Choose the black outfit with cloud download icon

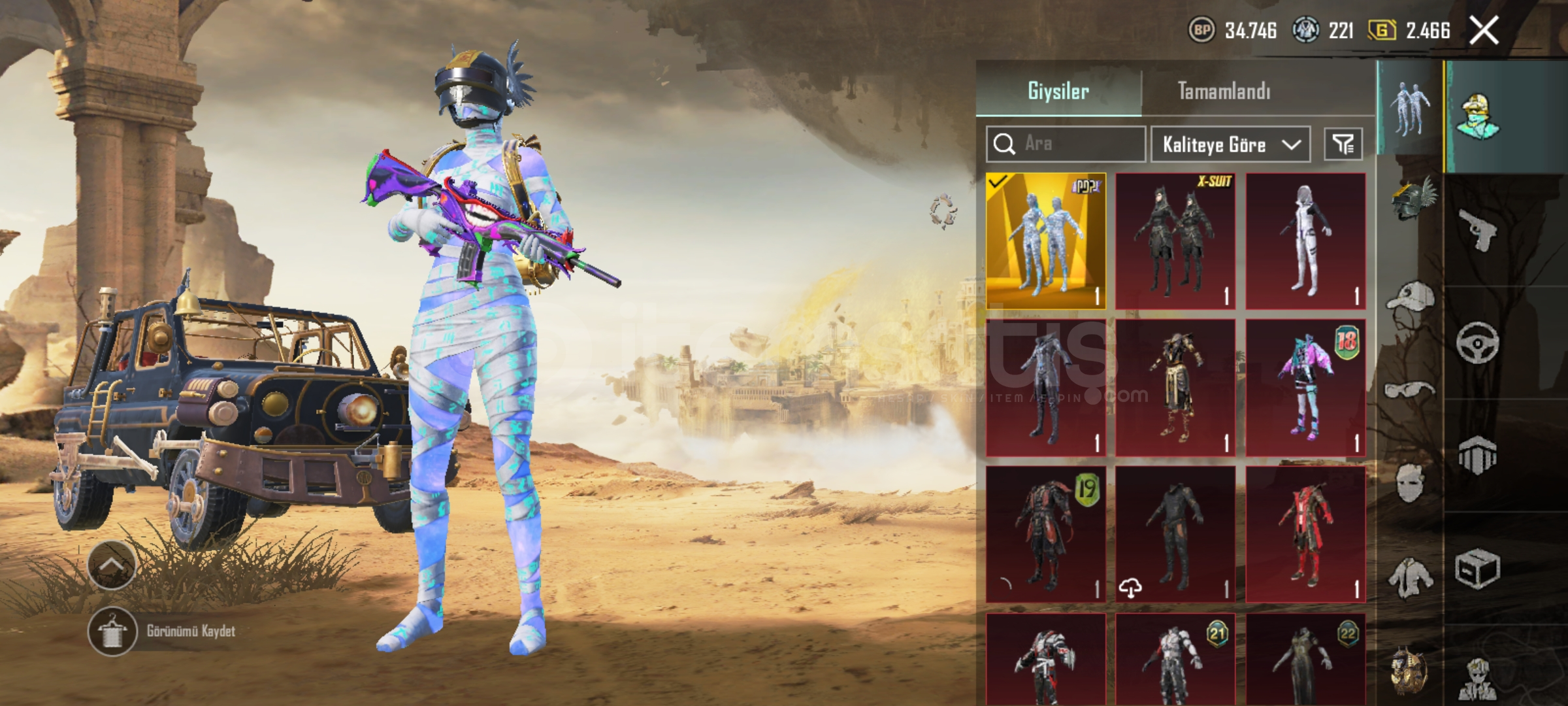click(x=1175, y=534)
